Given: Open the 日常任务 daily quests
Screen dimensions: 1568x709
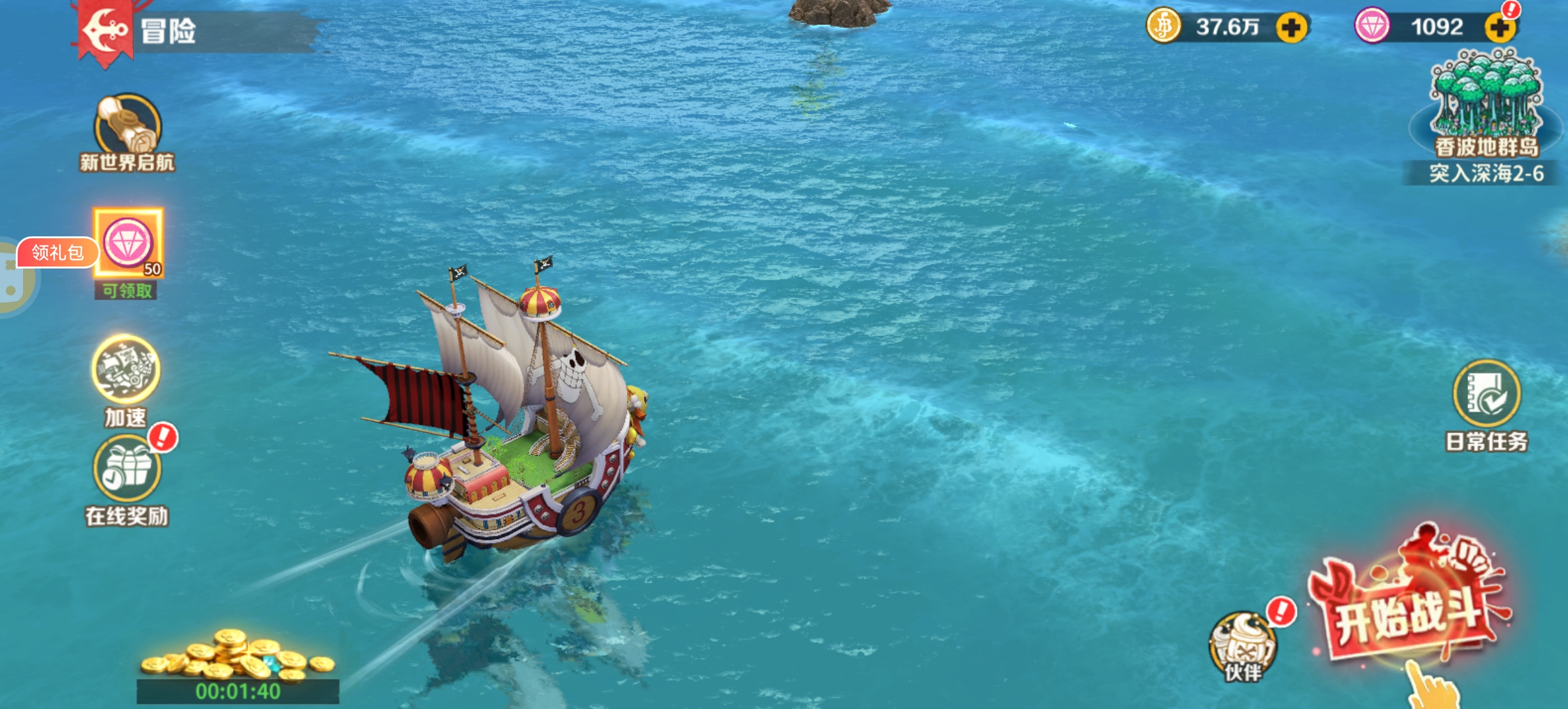Looking at the screenshot, I should [x=1487, y=394].
